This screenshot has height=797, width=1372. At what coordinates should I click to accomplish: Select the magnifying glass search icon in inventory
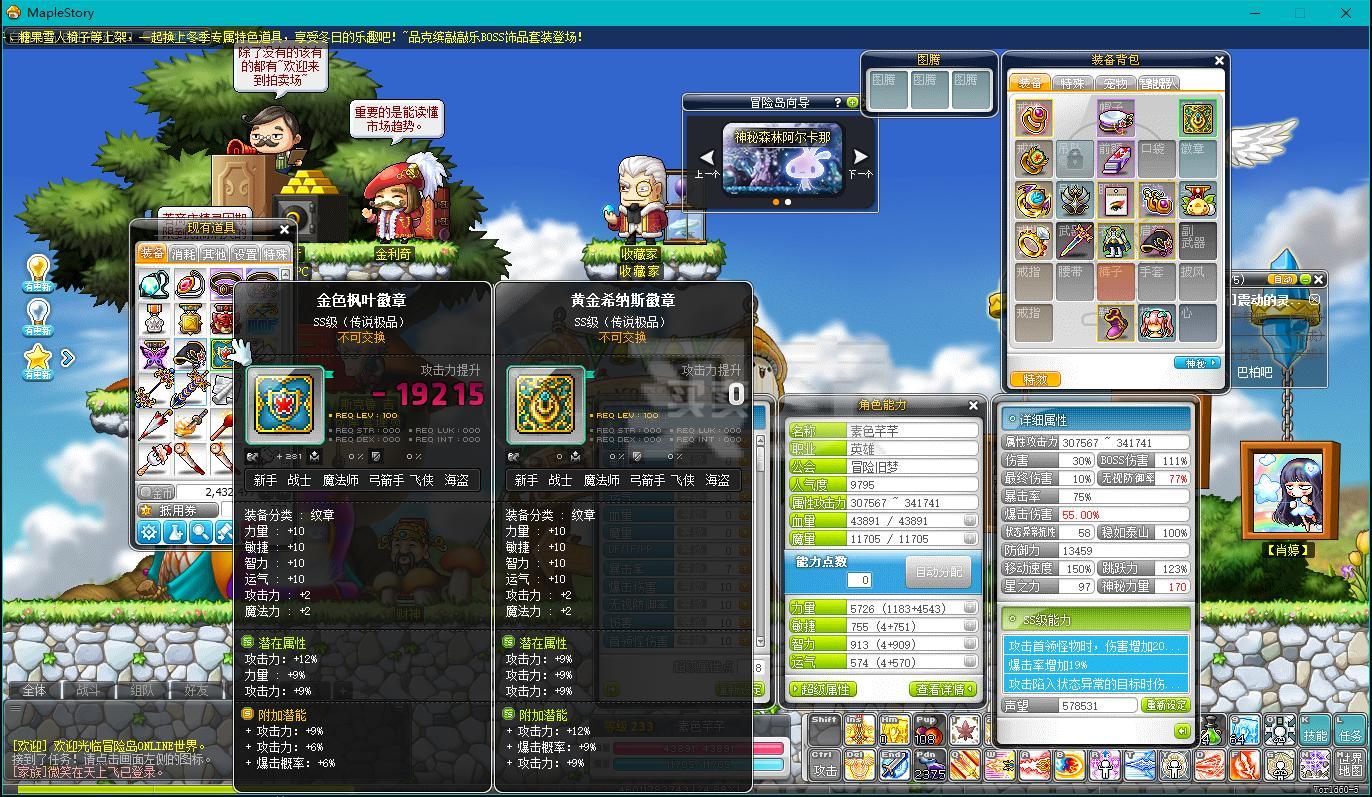click(x=200, y=531)
